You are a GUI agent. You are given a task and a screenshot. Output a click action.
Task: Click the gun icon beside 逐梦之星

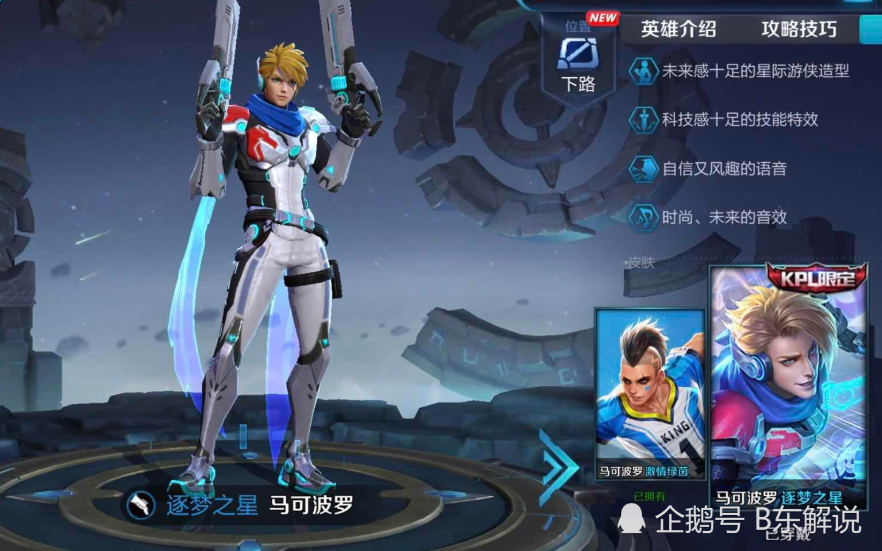click(139, 505)
